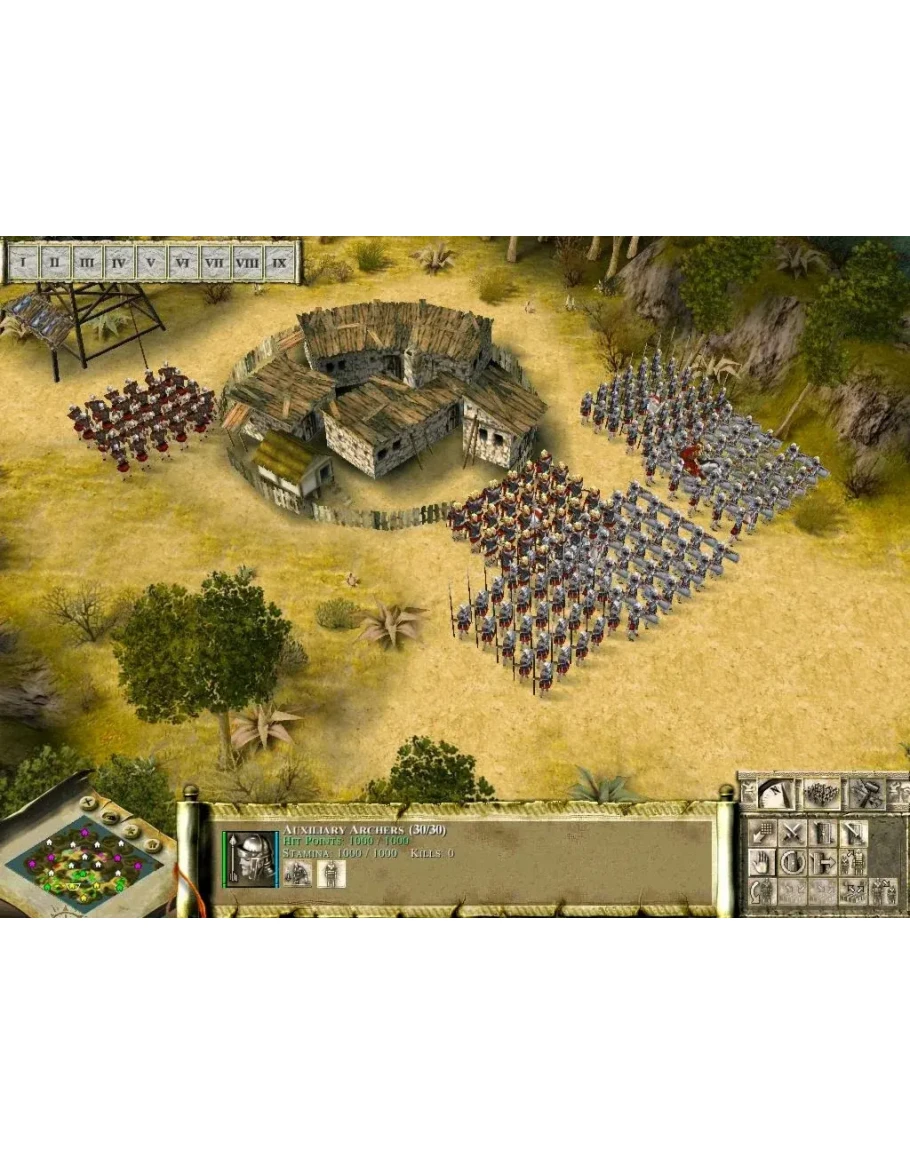
Task: Open the helmet tab above the command grid
Action: 775,793
